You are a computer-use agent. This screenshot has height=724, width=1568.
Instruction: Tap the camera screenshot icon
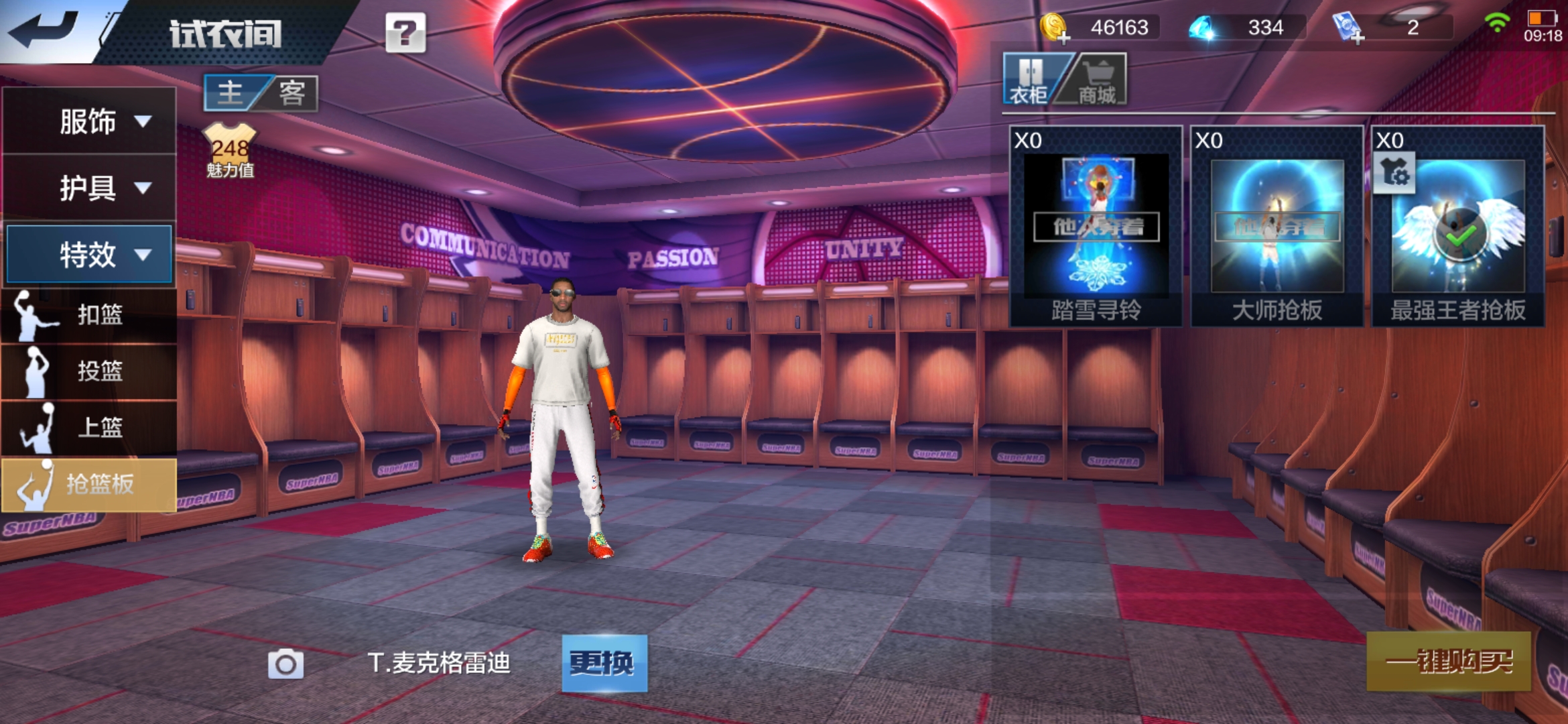tap(285, 664)
